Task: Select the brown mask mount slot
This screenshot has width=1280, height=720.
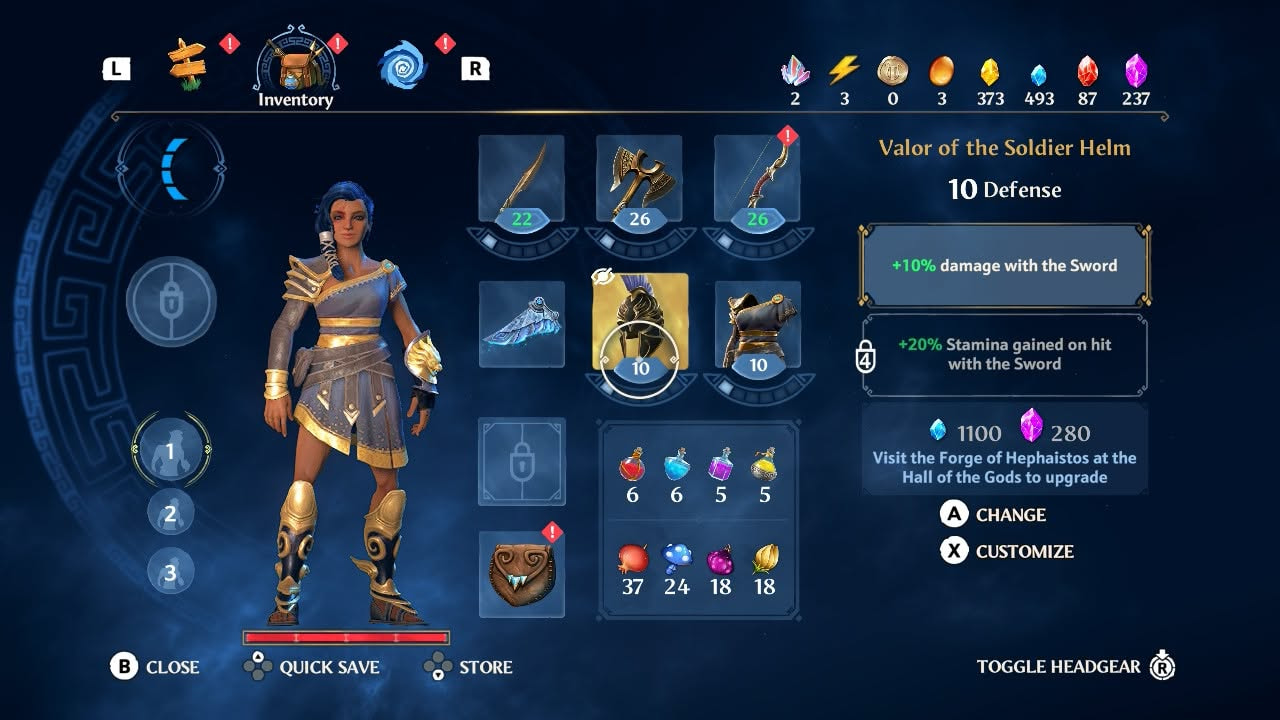Action: tap(521, 573)
